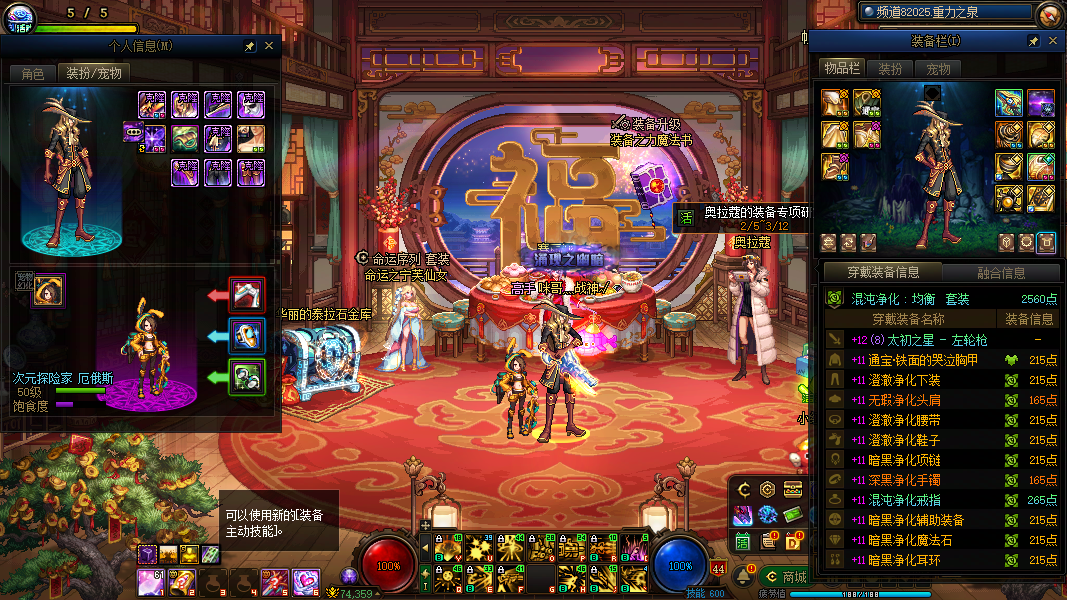This screenshot has height=600, width=1067.
Task: Close the 个人信息 personal info window
Action: tap(269, 45)
